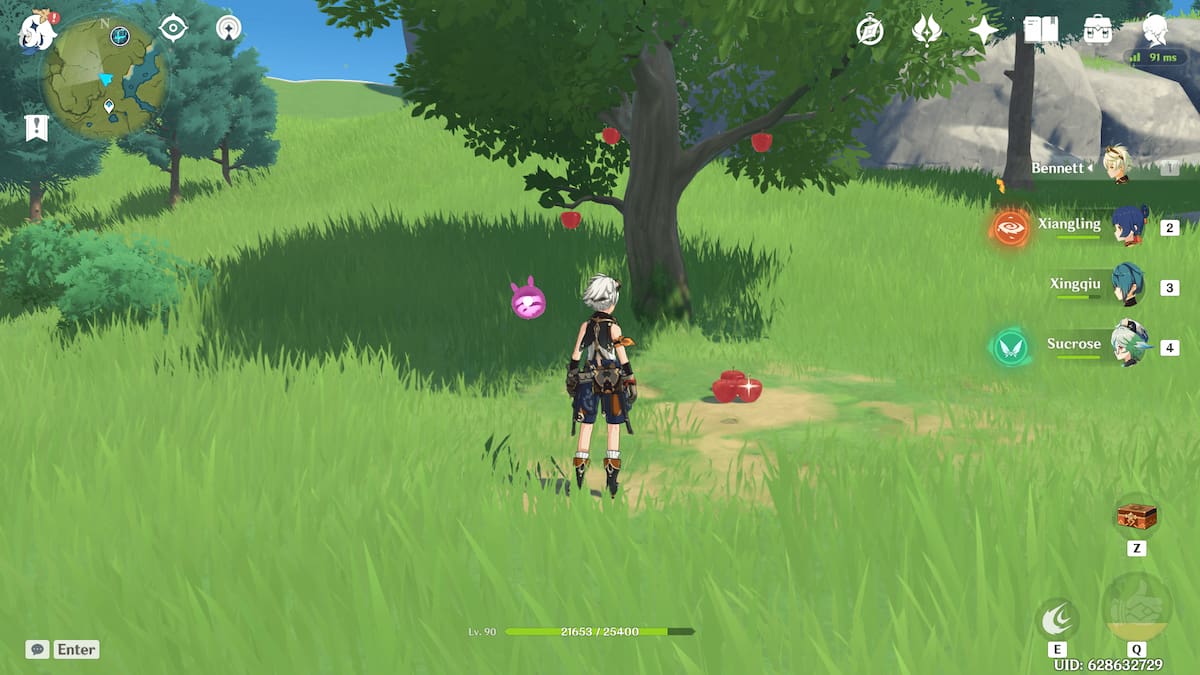Viewport: 1200px width, 675px height.
Task: Activate Bennett's Elemental Burst
Action: [1136, 607]
